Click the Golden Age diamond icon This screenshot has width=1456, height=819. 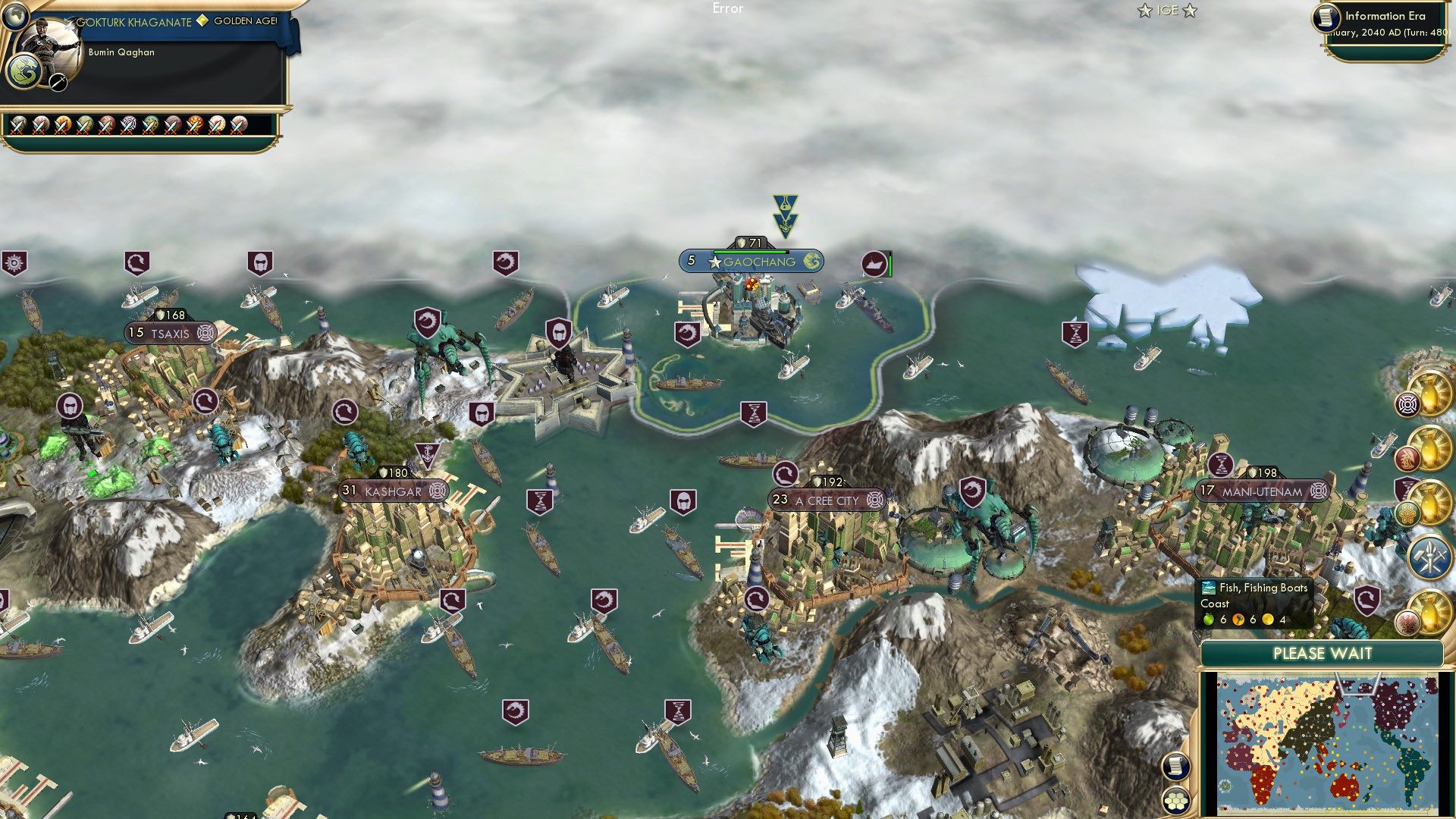tap(200, 23)
